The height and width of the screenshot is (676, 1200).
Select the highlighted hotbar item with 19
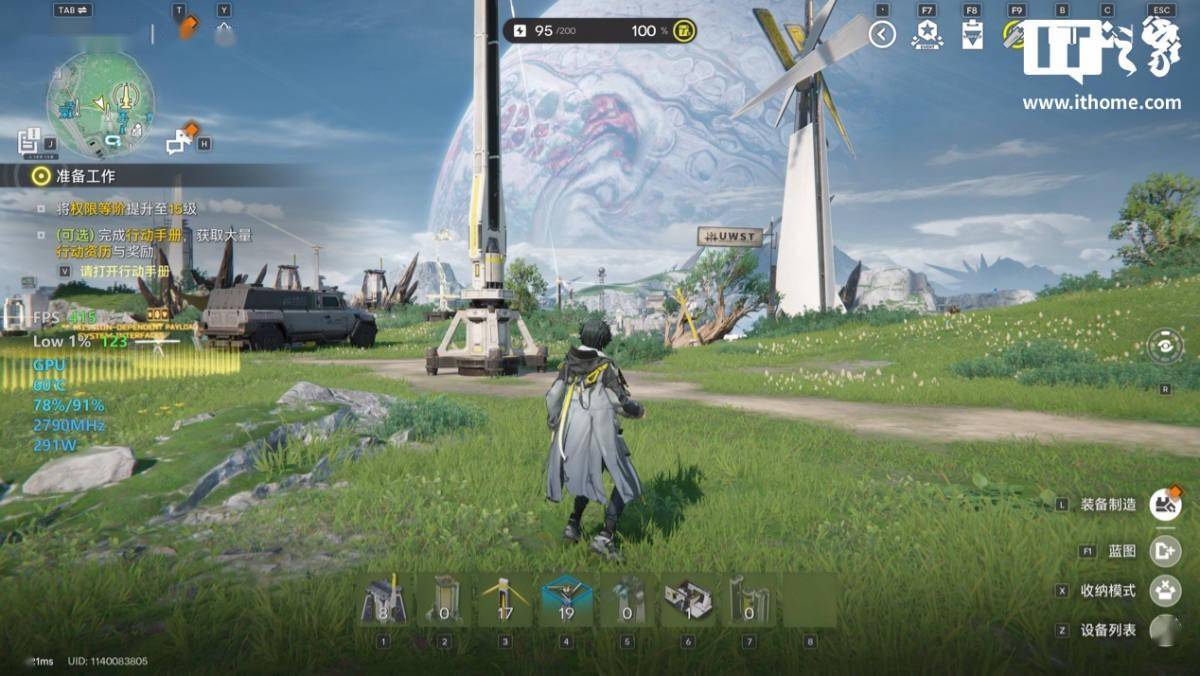566,601
